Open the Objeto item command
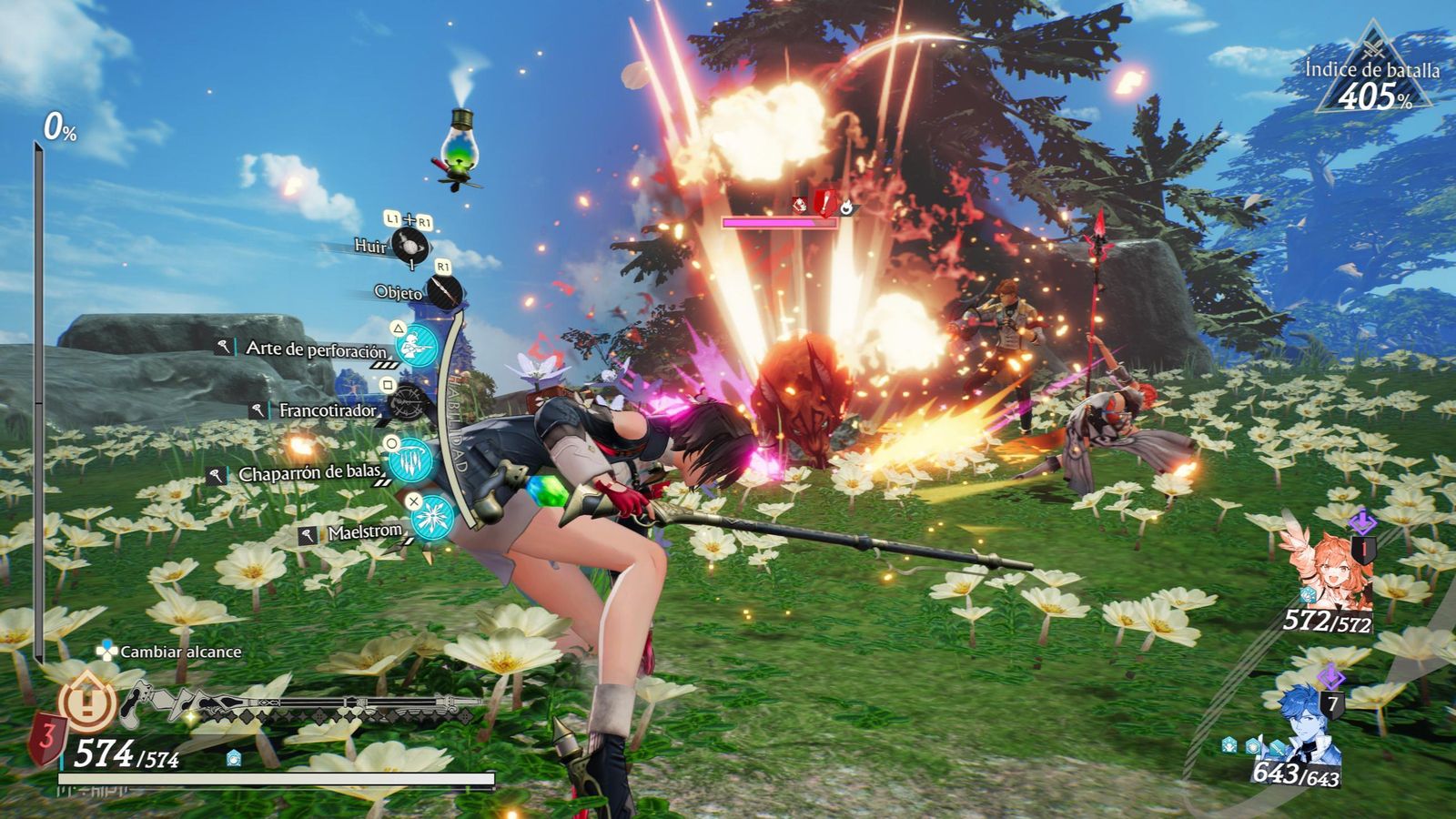 click(x=444, y=292)
